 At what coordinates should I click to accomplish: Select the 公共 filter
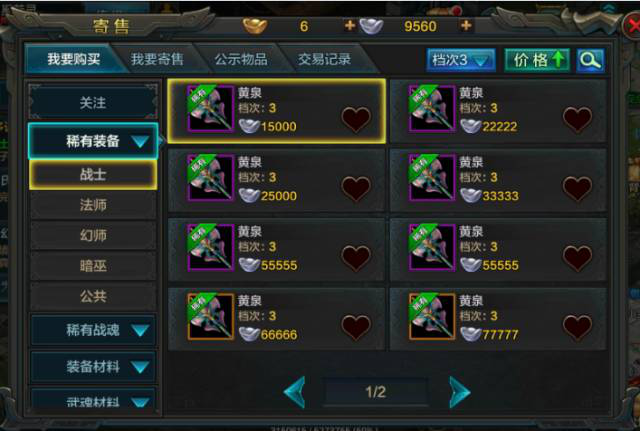pos(93,296)
